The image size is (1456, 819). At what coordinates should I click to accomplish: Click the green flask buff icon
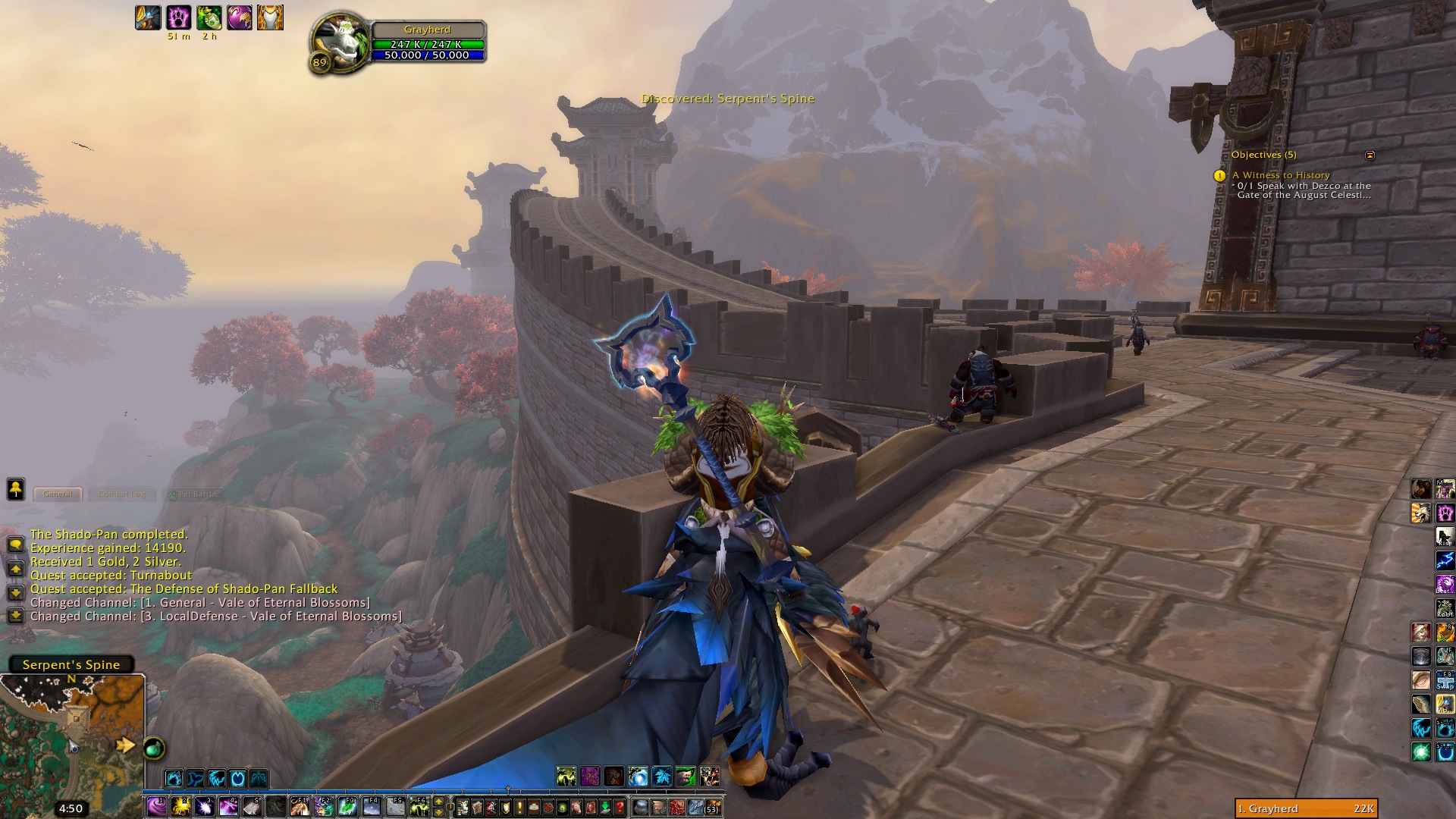pos(209,17)
